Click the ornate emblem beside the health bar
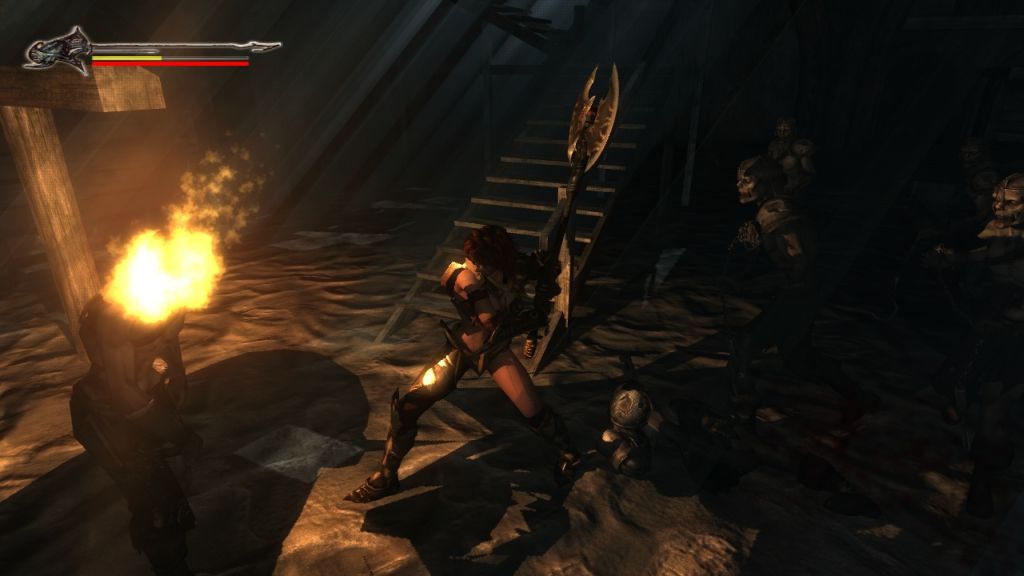The width and height of the screenshot is (1024, 576). 59,50
